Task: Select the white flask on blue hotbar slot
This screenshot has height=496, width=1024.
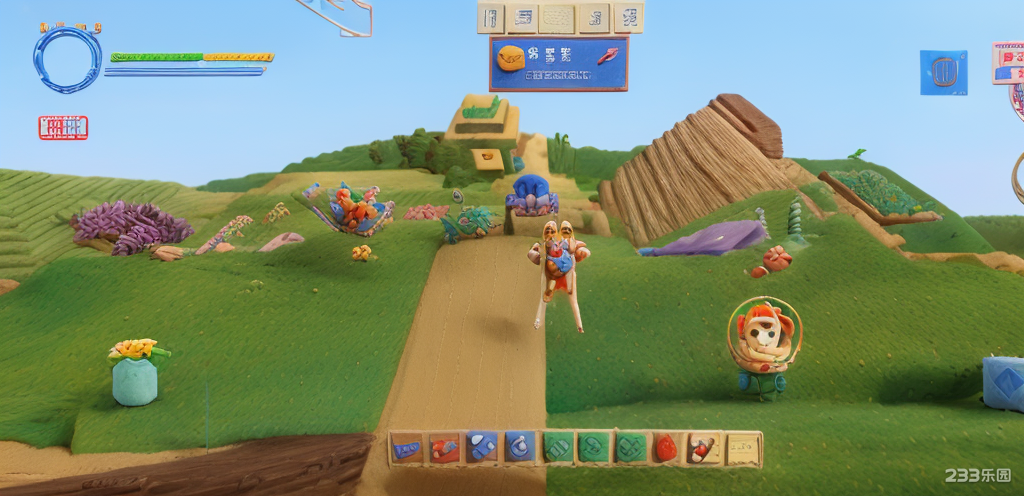Action: [519, 447]
